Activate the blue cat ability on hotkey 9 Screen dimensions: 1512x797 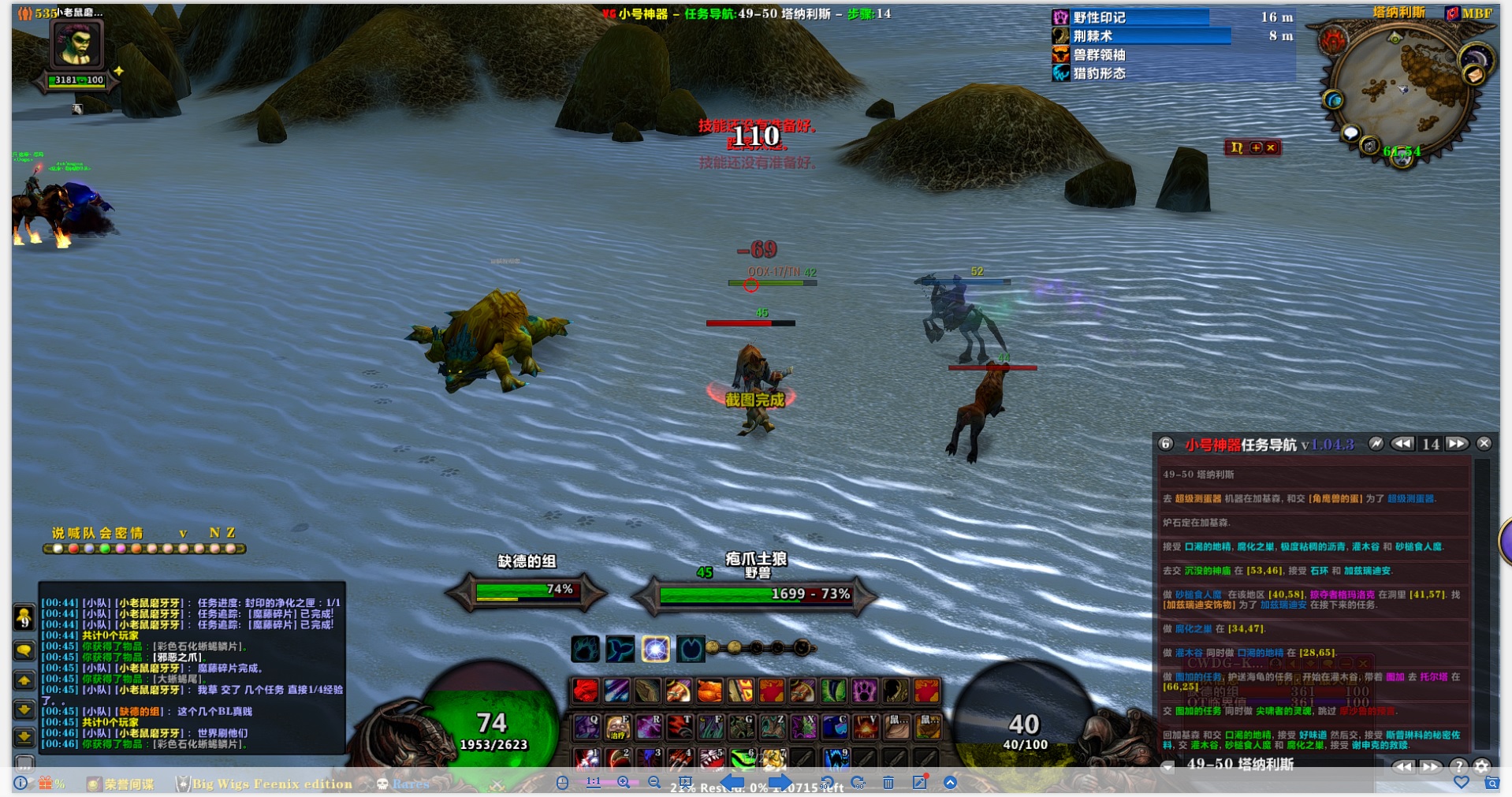pos(835,759)
